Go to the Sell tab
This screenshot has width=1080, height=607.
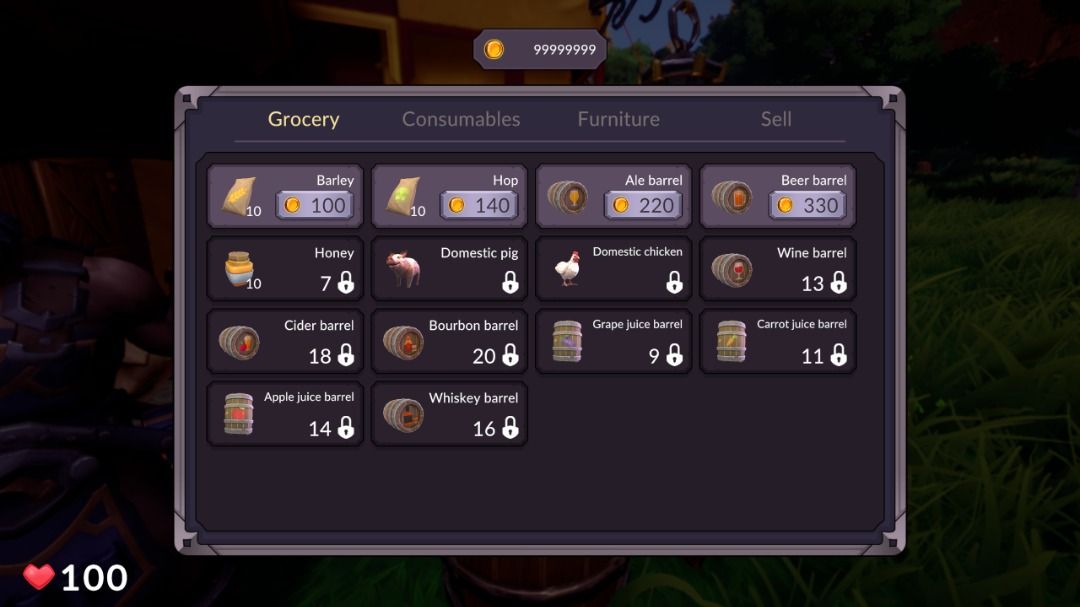coord(776,119)
